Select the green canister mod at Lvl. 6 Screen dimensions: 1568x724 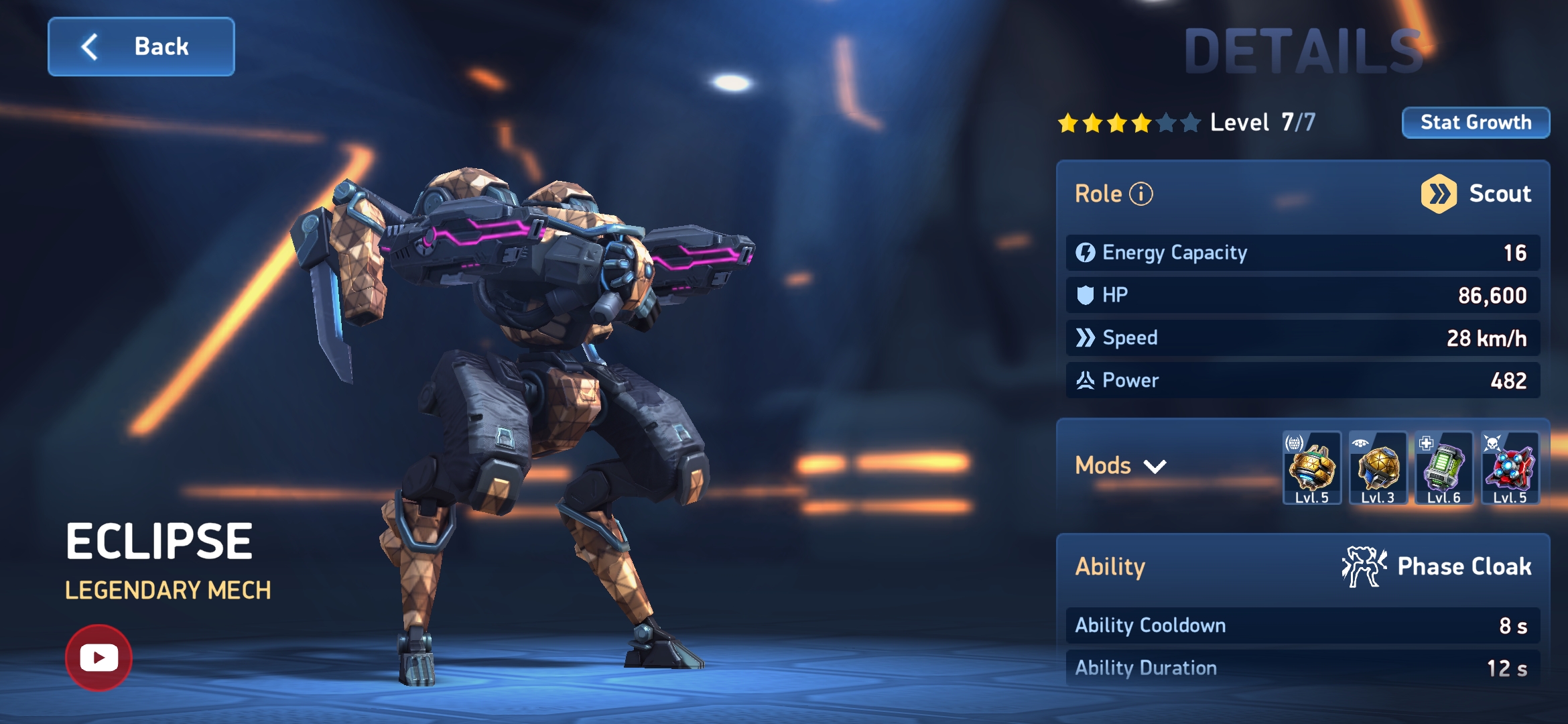1443,468
